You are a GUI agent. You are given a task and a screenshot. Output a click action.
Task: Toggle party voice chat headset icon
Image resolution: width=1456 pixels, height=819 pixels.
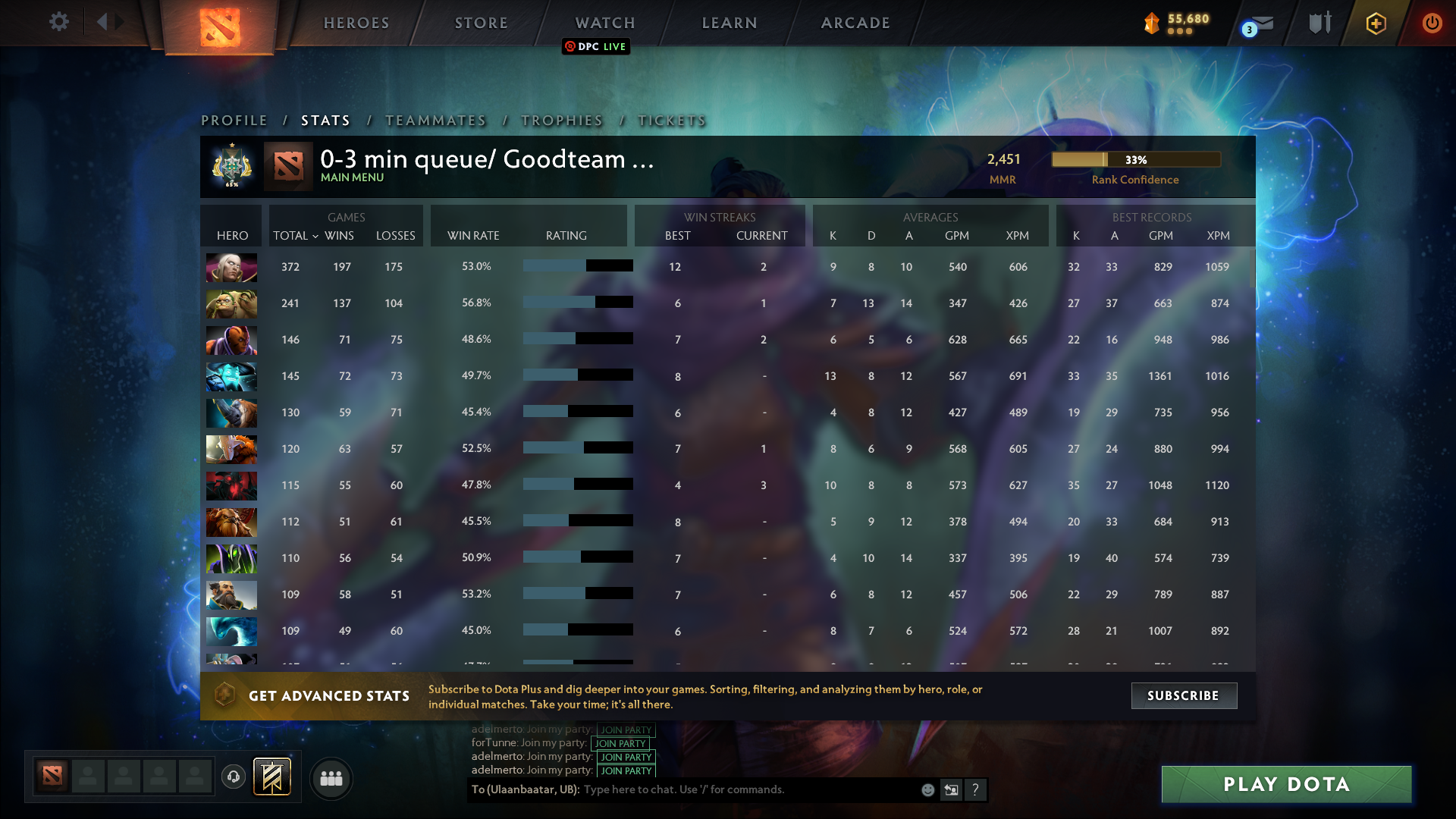(233, 776)
